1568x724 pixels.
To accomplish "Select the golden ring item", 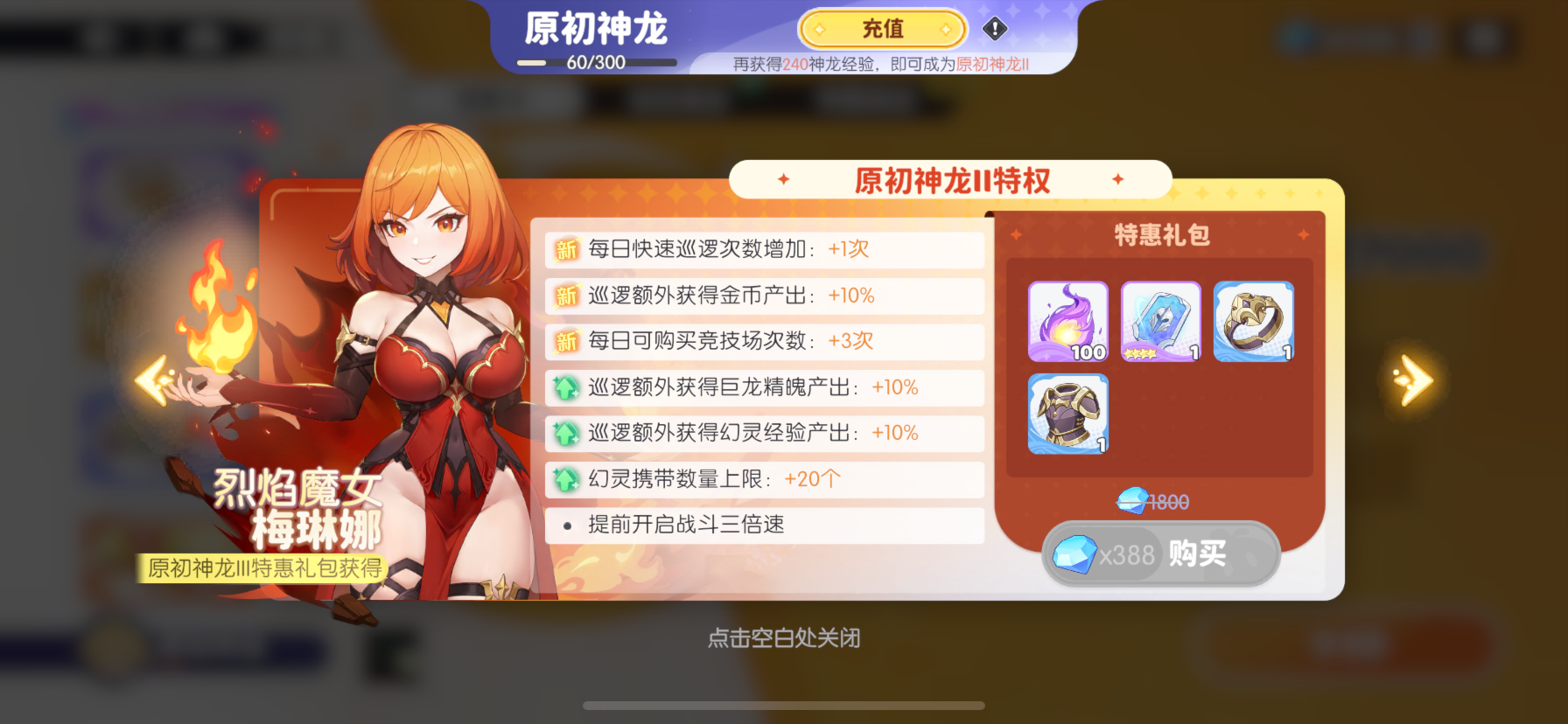I will [1253, 321].
